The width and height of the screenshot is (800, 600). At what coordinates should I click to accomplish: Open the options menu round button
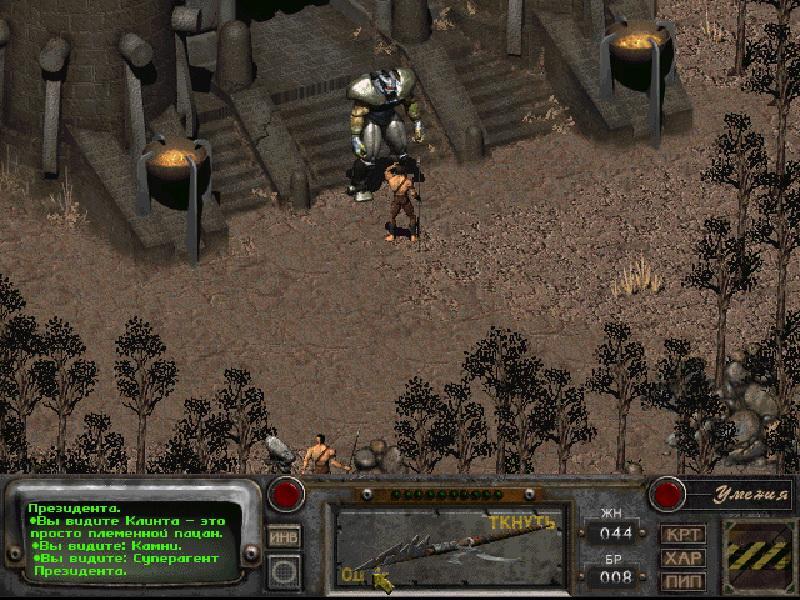click(284, 572)
